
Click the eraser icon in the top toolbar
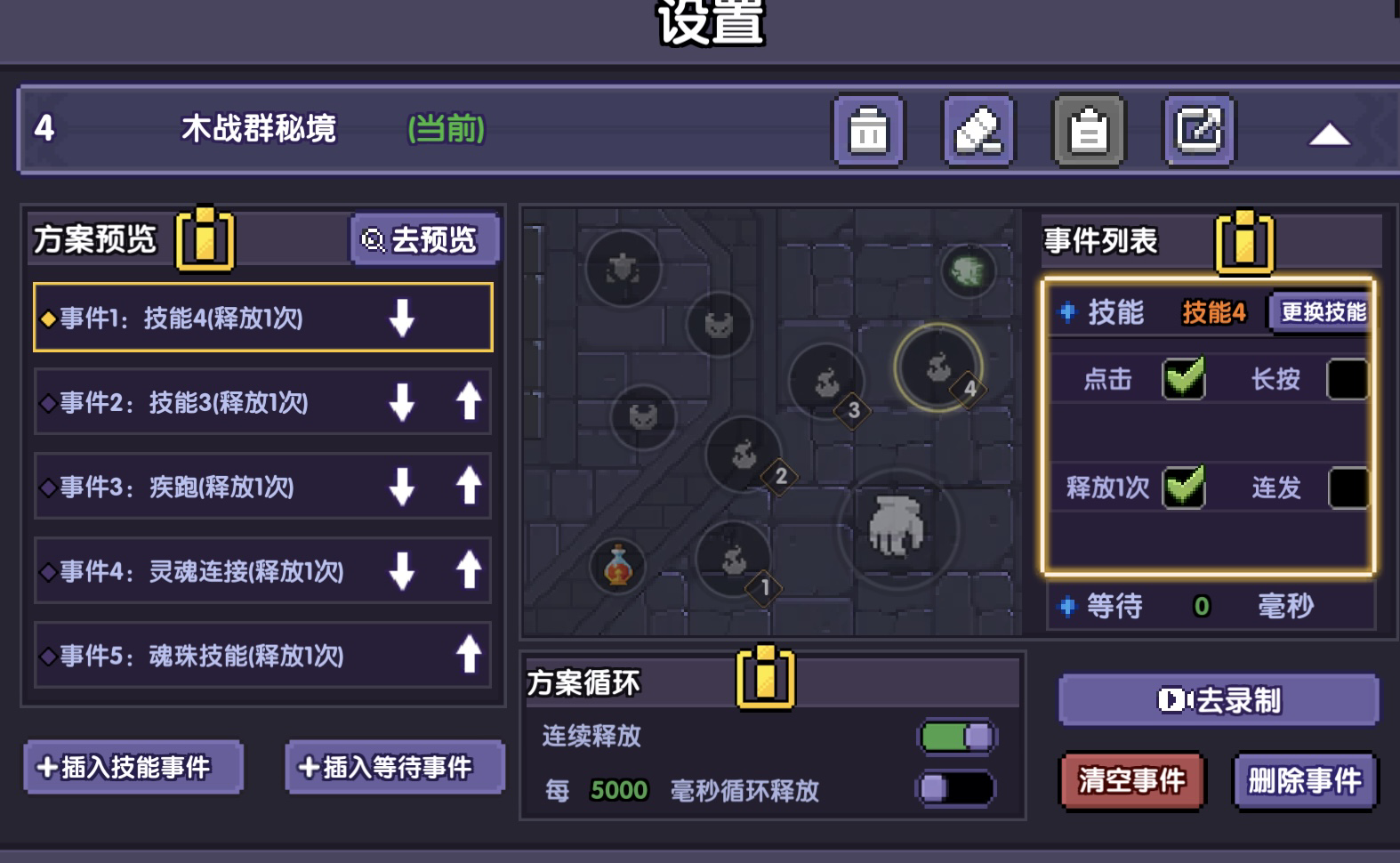click(979, 130)
